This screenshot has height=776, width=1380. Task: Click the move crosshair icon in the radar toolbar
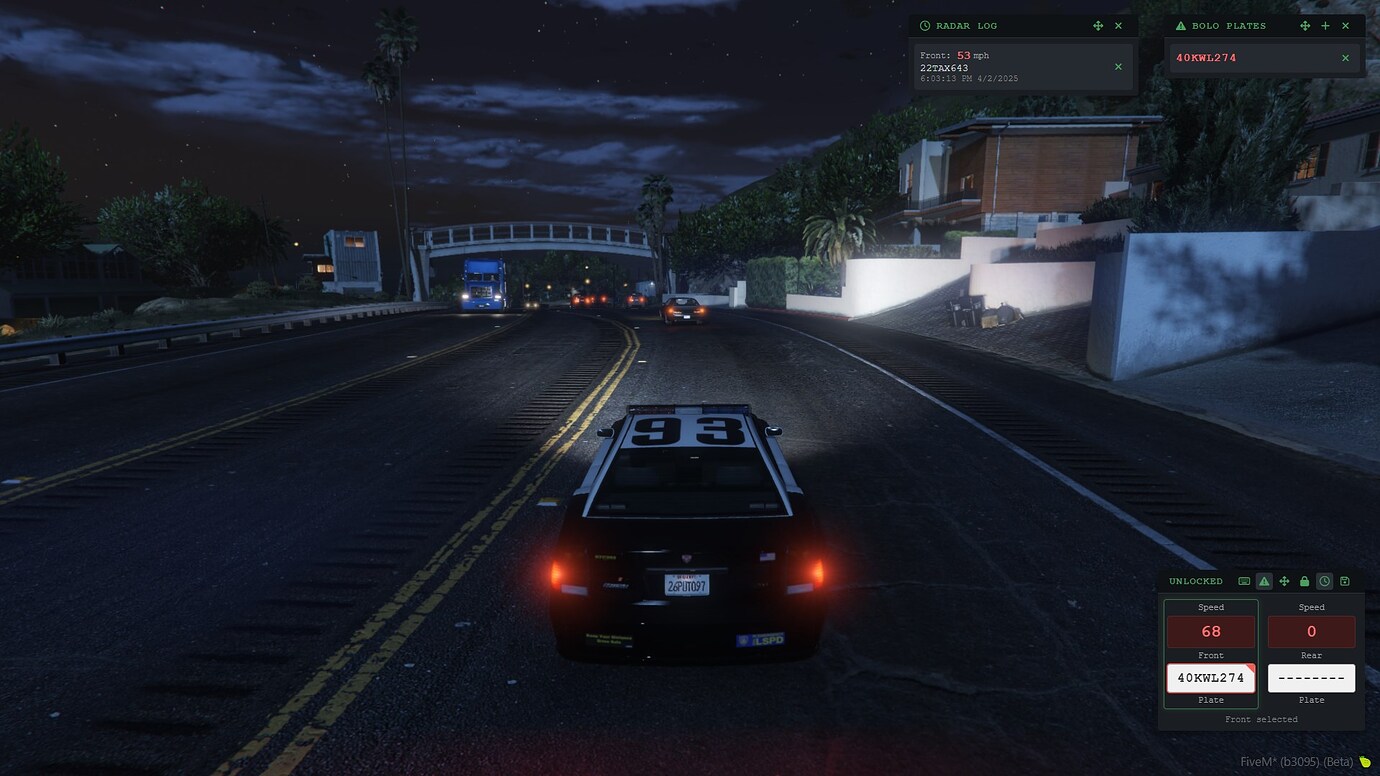tap(1284, 581)
